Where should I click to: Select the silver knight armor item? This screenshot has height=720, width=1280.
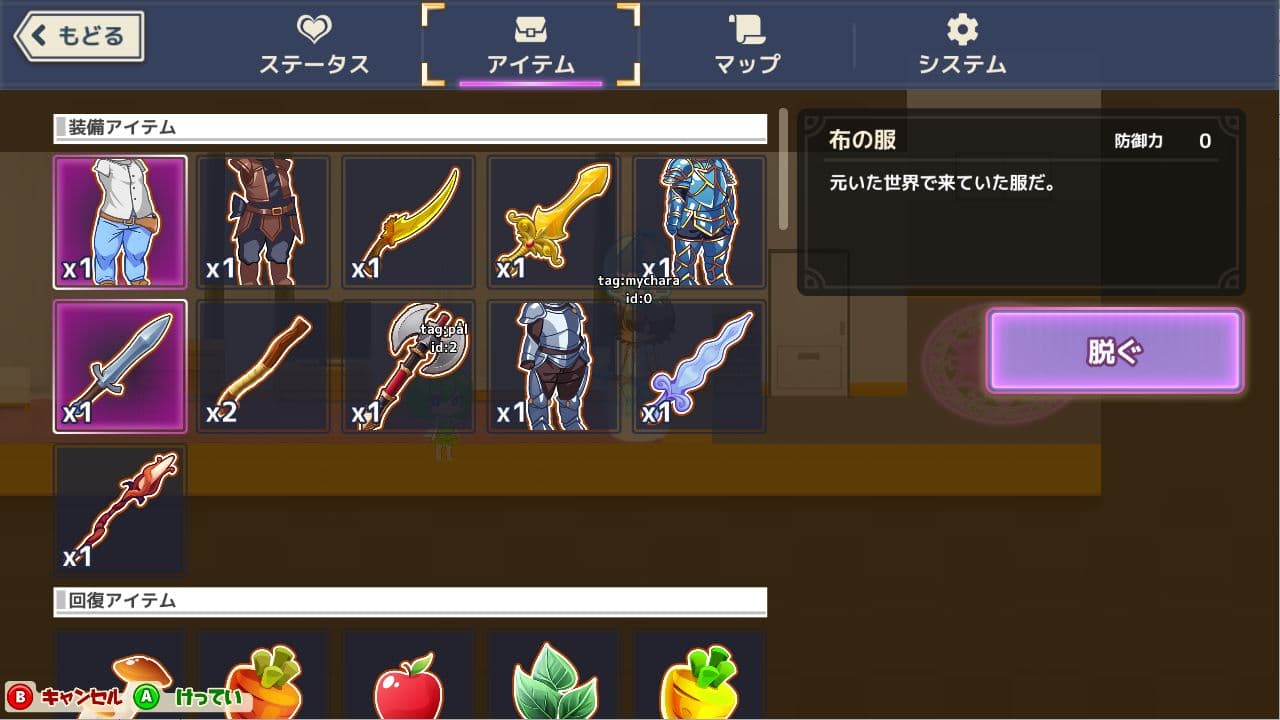[x=552, y=366]
